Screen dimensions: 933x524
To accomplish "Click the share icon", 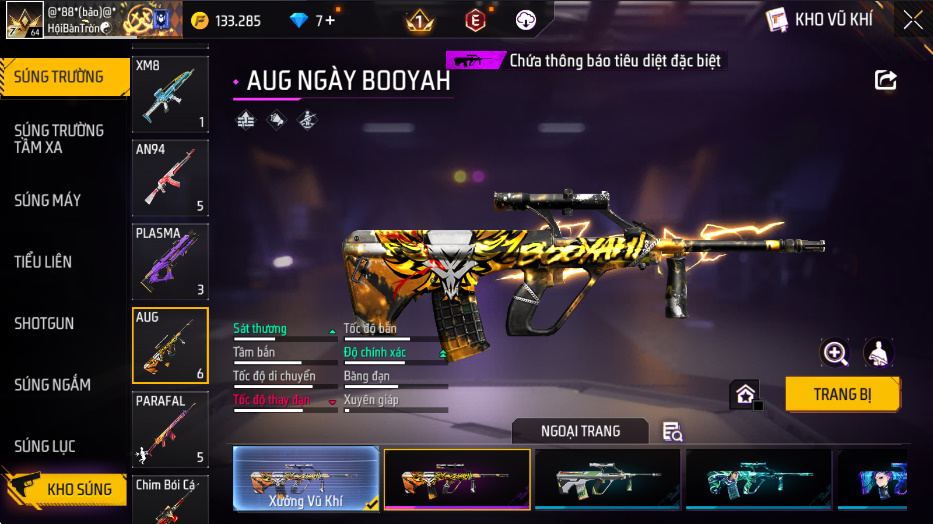I will point(885,80).
